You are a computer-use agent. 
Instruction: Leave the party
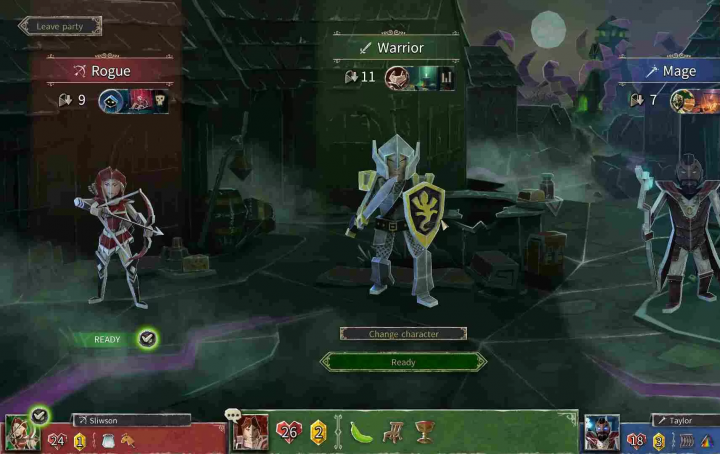coord(58,26)
